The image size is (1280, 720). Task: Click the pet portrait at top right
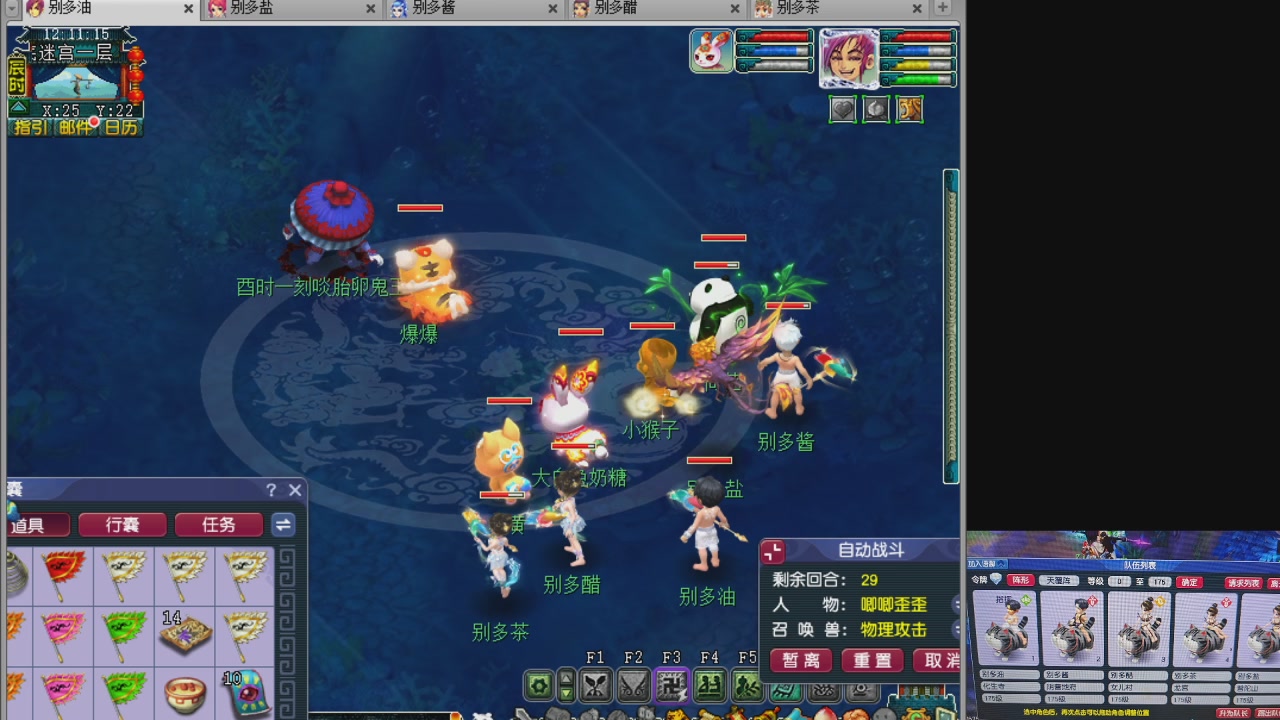[710, 52]
